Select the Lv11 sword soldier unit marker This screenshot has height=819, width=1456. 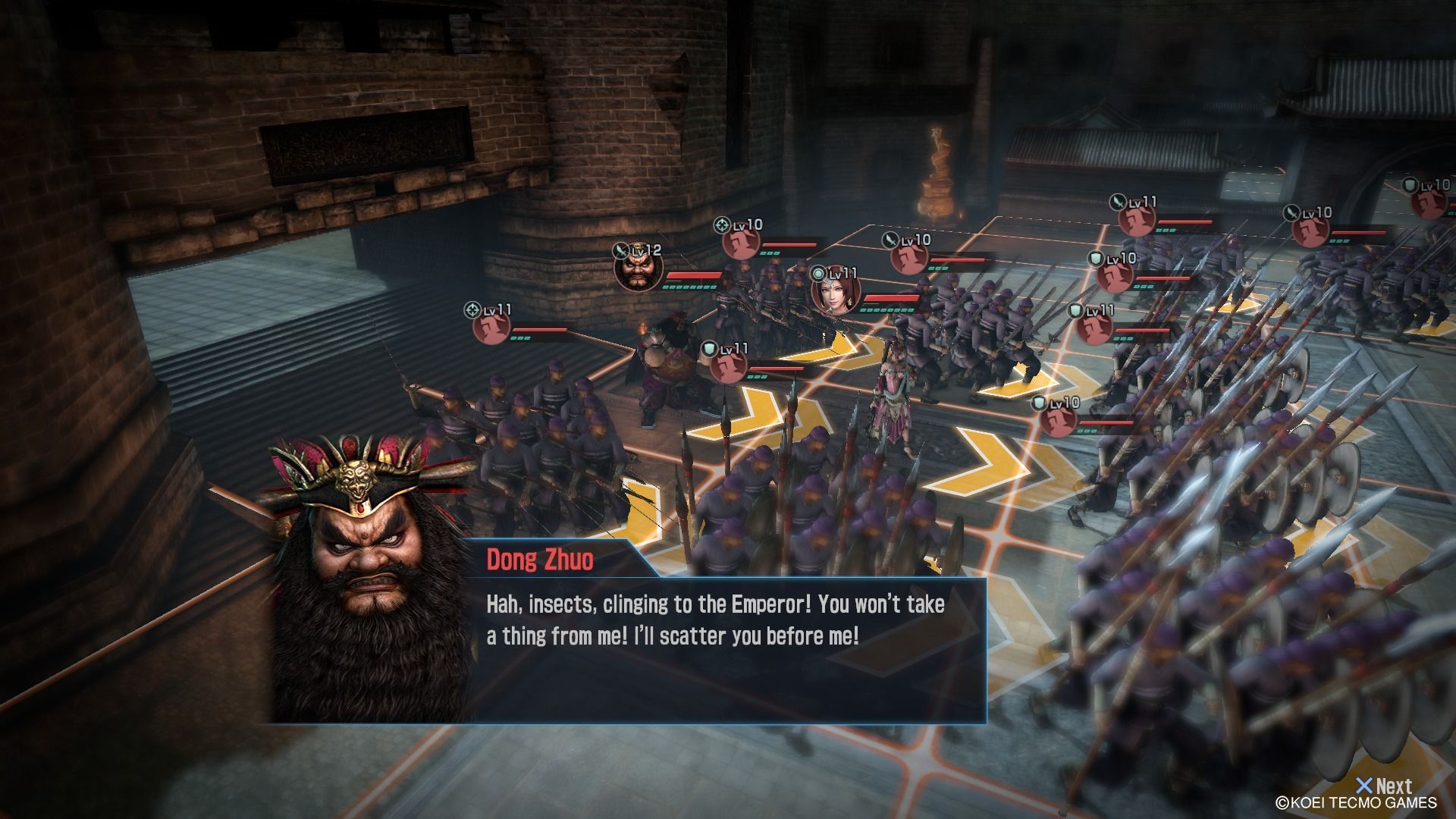click(1137, 218)
